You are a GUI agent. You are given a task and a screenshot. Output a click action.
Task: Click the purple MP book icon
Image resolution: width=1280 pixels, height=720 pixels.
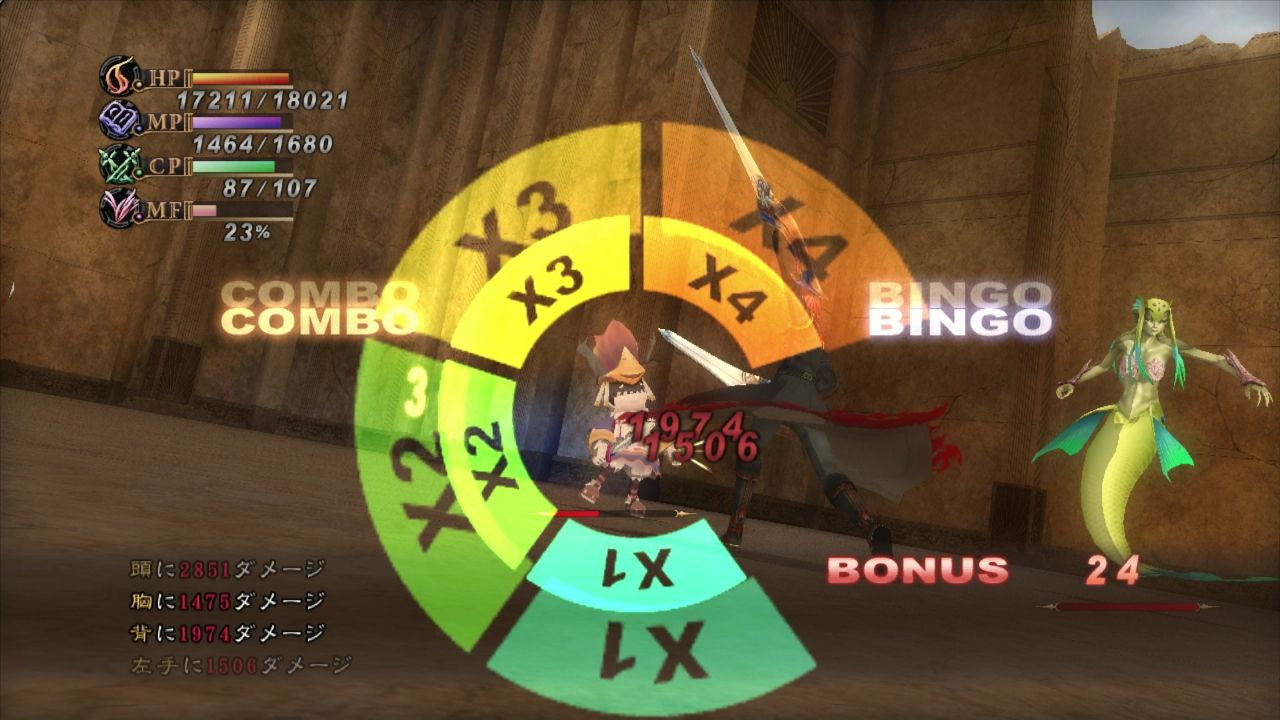(118, 122)
